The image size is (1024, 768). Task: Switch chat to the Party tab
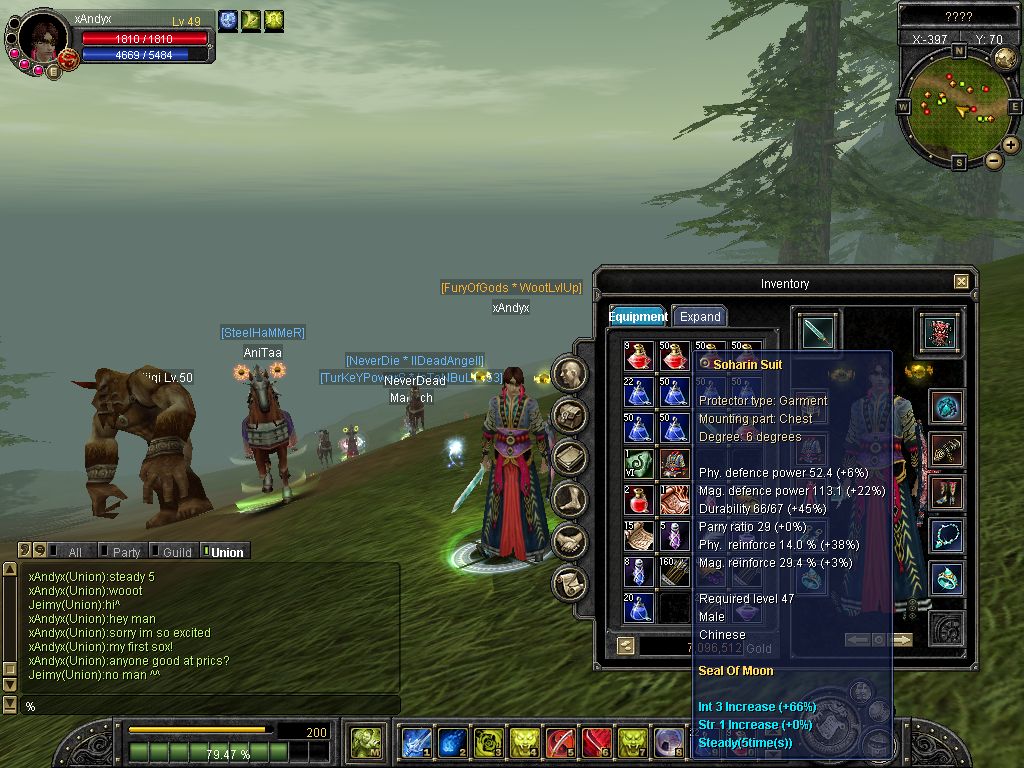pos(126,552)
